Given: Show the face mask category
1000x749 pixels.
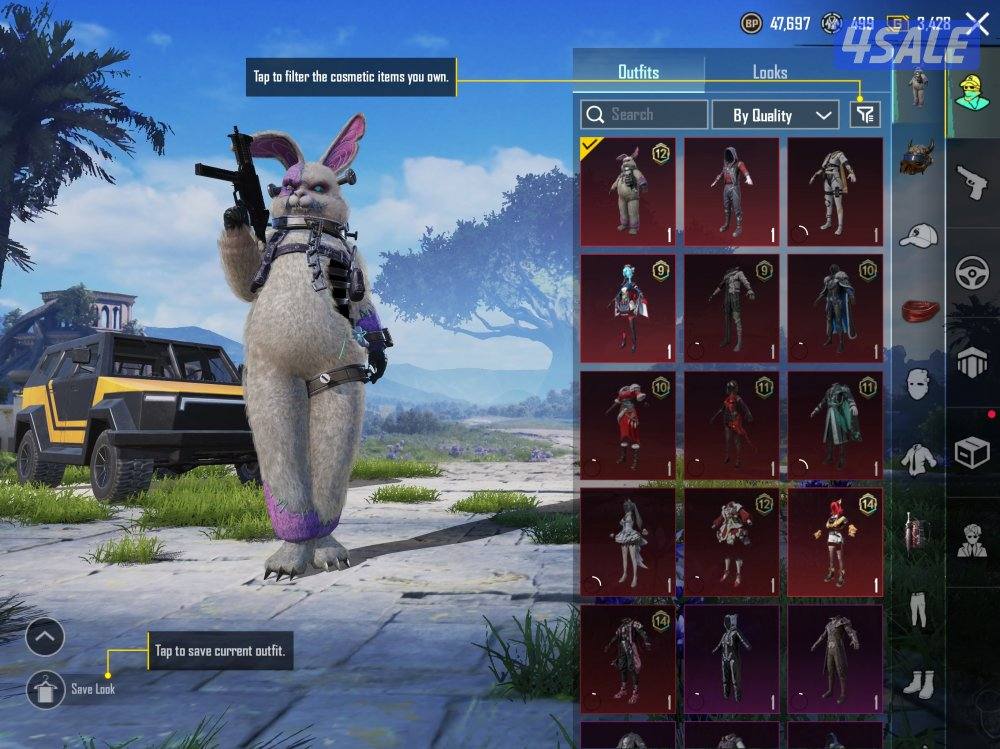Looking at the screenshot, I should pyautogui.click(x=917, y=383).
